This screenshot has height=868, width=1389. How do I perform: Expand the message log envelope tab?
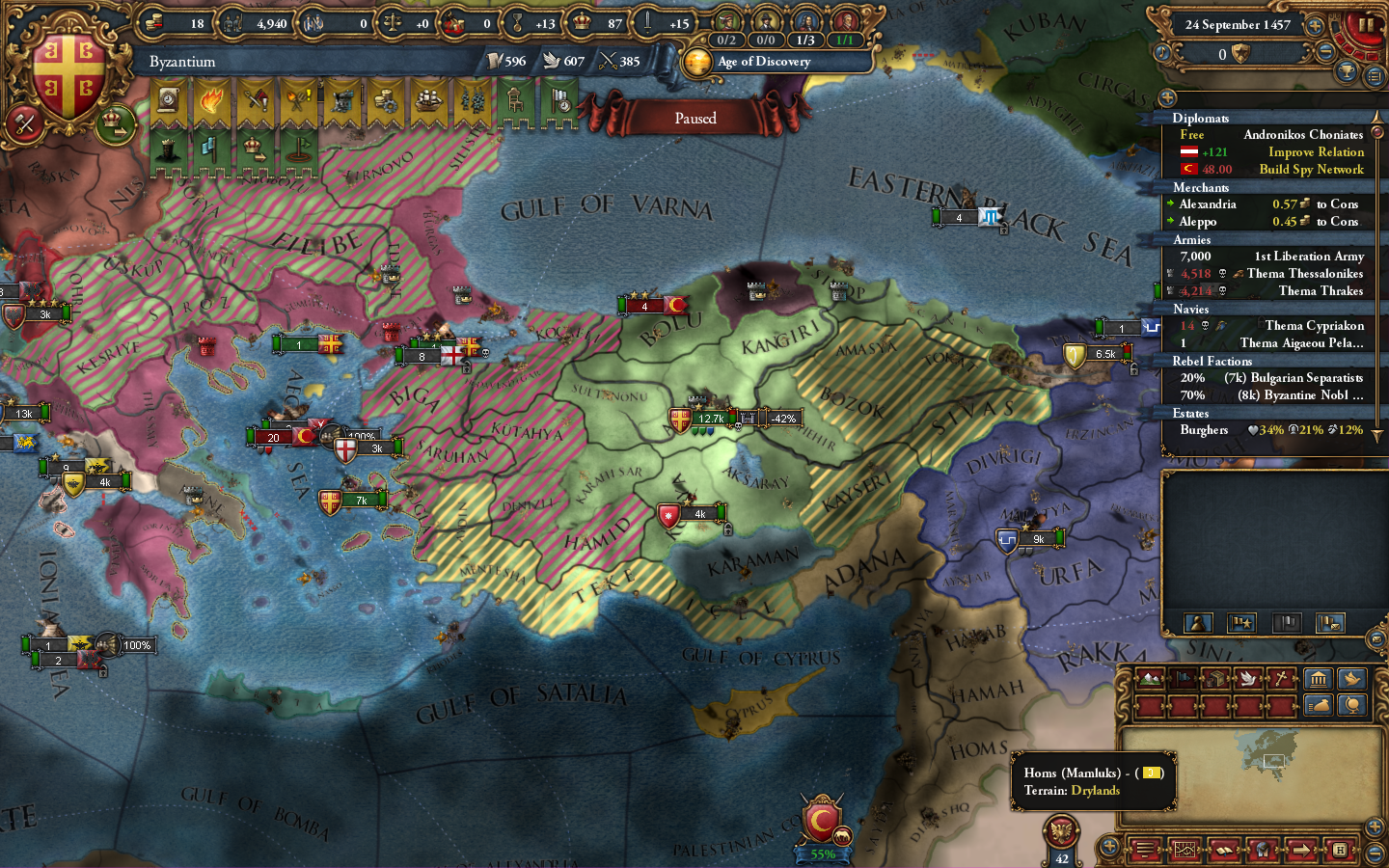(x=1376, y=638)
